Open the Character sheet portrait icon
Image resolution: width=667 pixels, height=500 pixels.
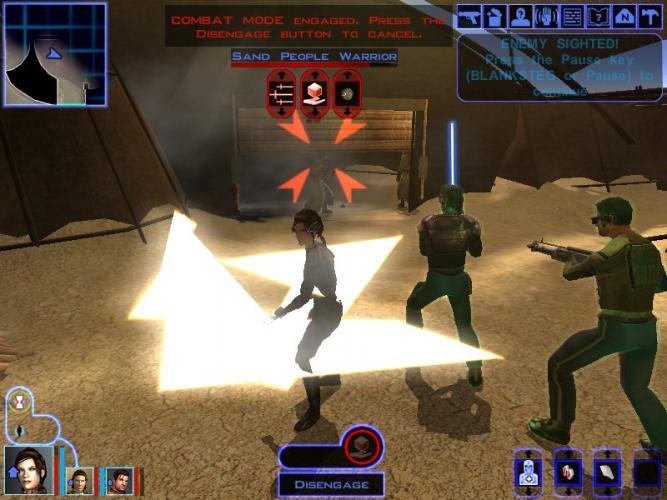[x=520, y=16]
